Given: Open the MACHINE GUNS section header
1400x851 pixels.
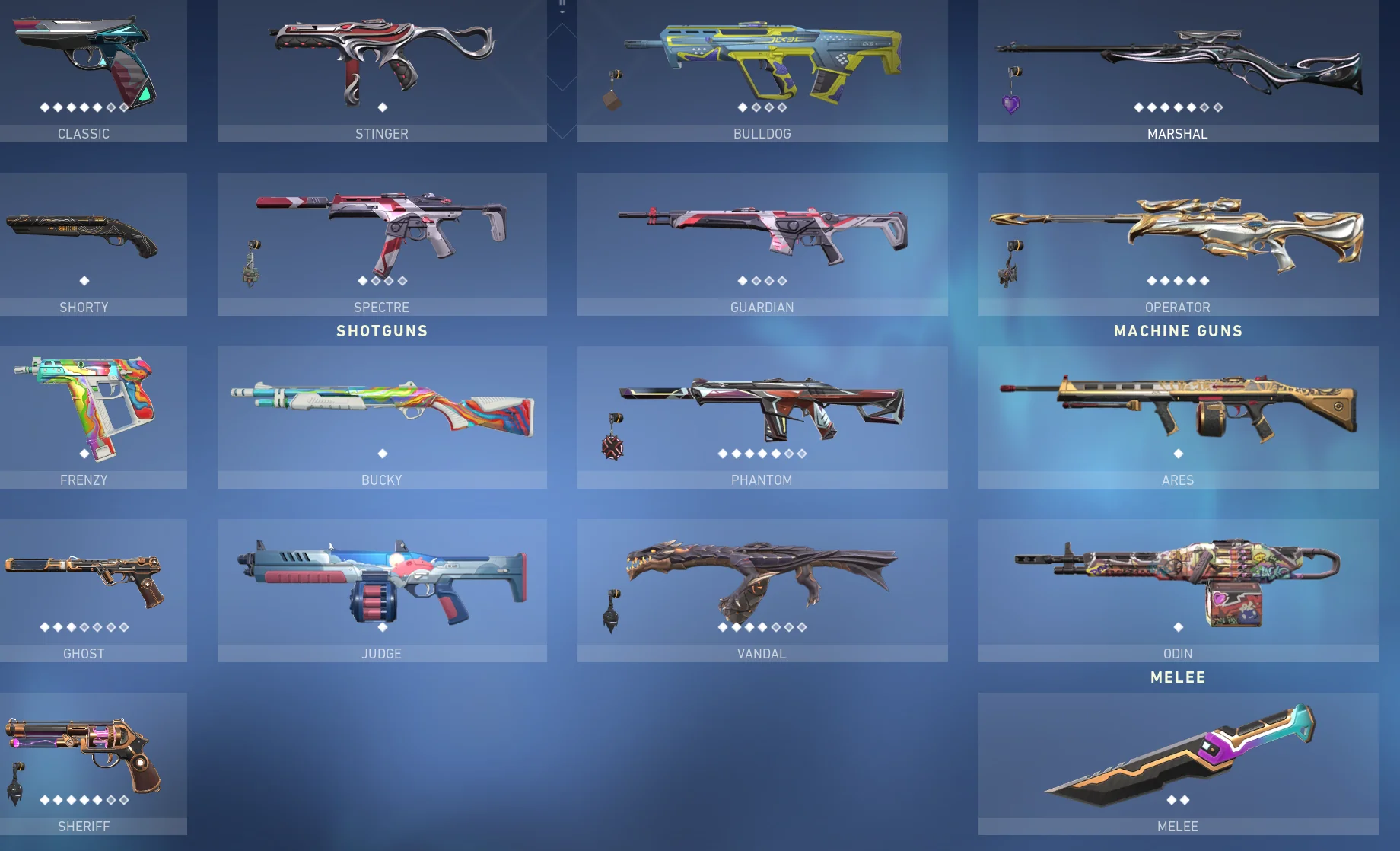Looking at the screenshot, I should [x=1178, y=331].
